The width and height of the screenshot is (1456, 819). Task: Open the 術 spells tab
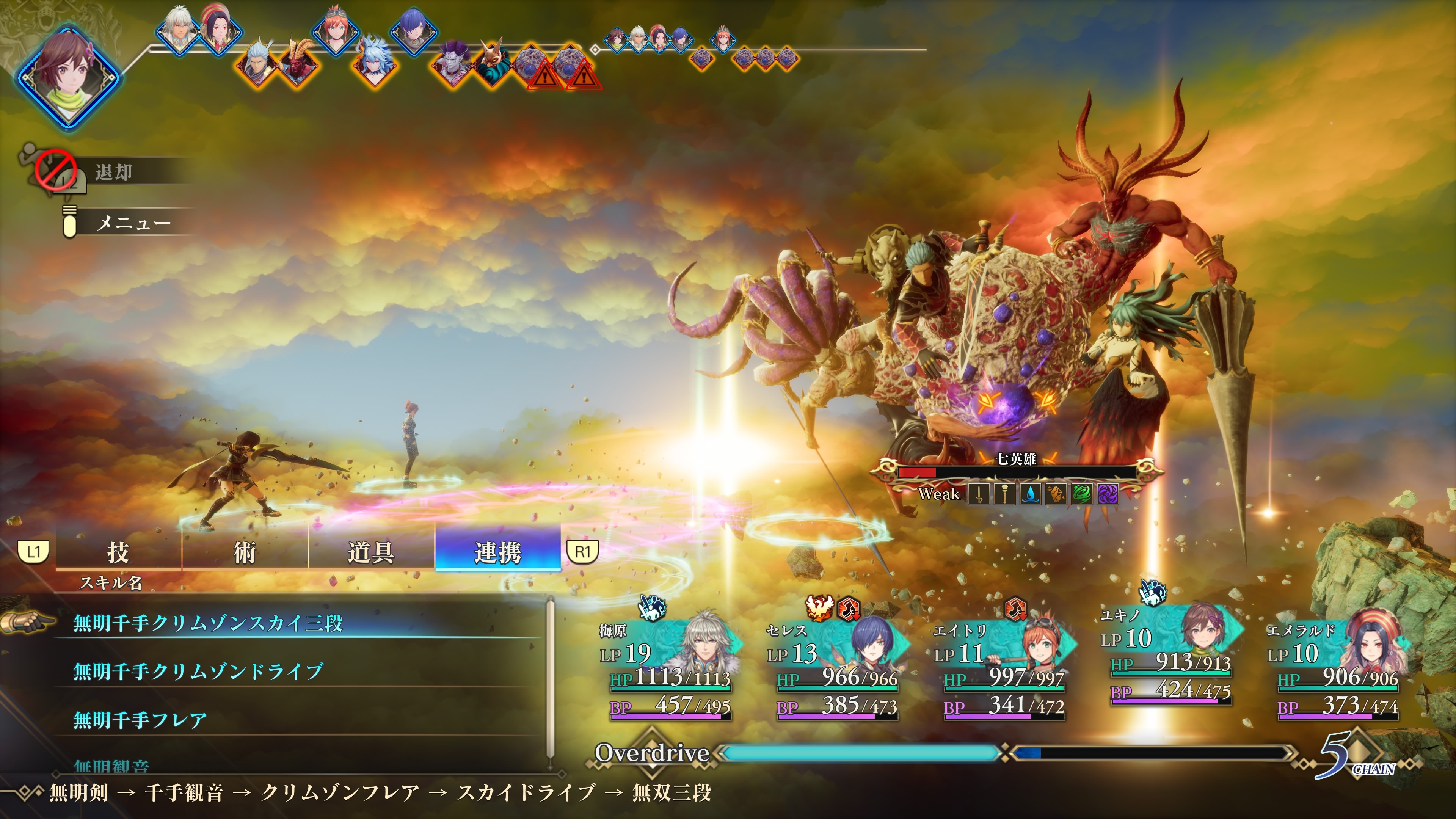pos(245,552)
